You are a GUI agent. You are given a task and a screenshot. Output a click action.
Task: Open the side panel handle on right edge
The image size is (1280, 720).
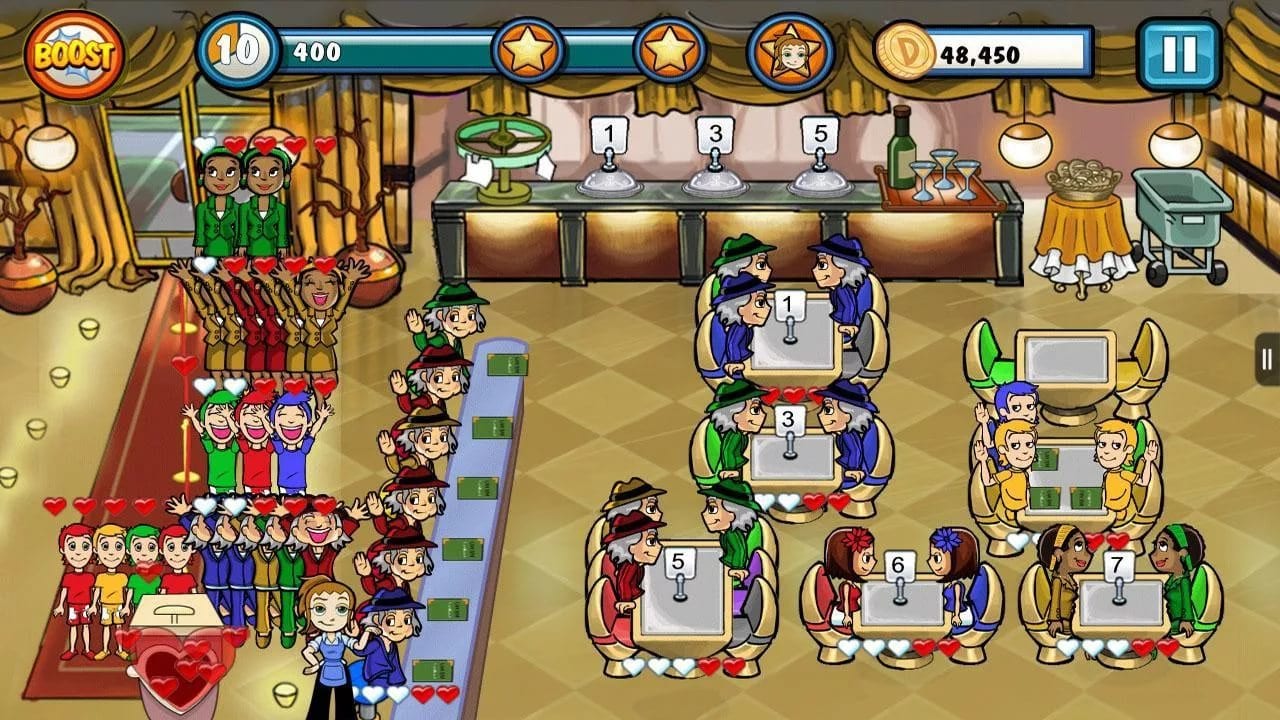pyautogui.click(x=1267, y=358)
